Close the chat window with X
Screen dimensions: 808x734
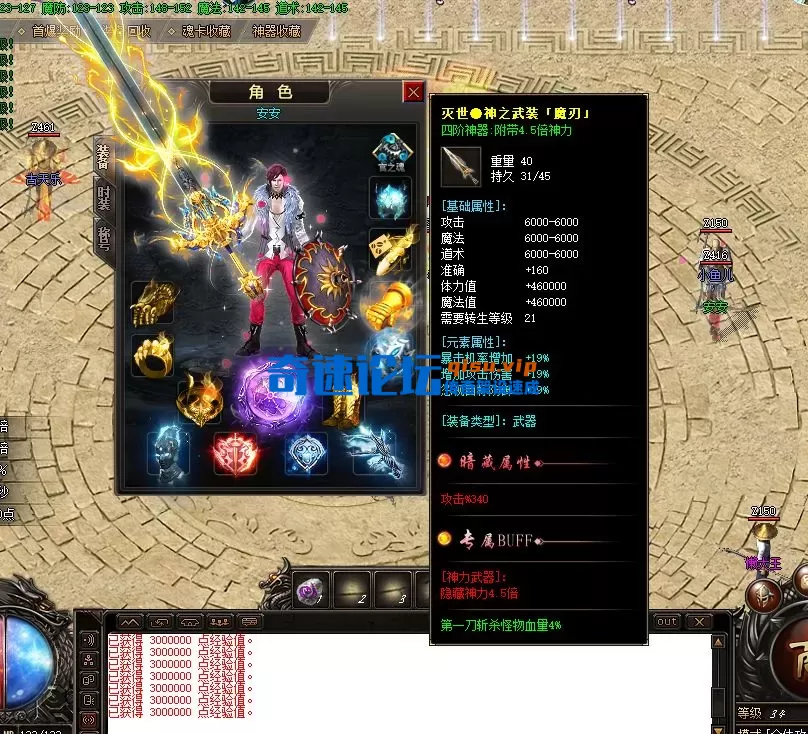click(699, 622)
